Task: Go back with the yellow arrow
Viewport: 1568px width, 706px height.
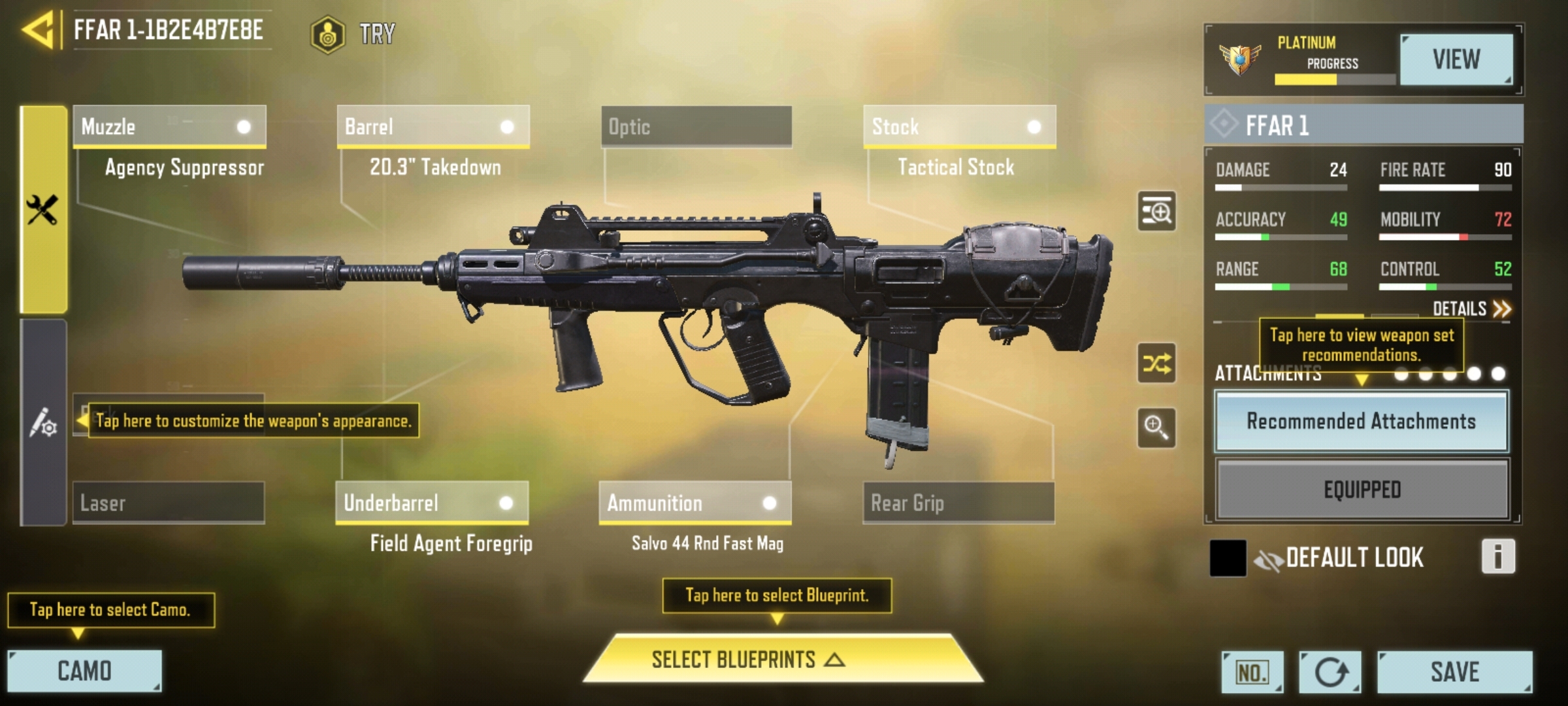Action: (x=38, y=30)
